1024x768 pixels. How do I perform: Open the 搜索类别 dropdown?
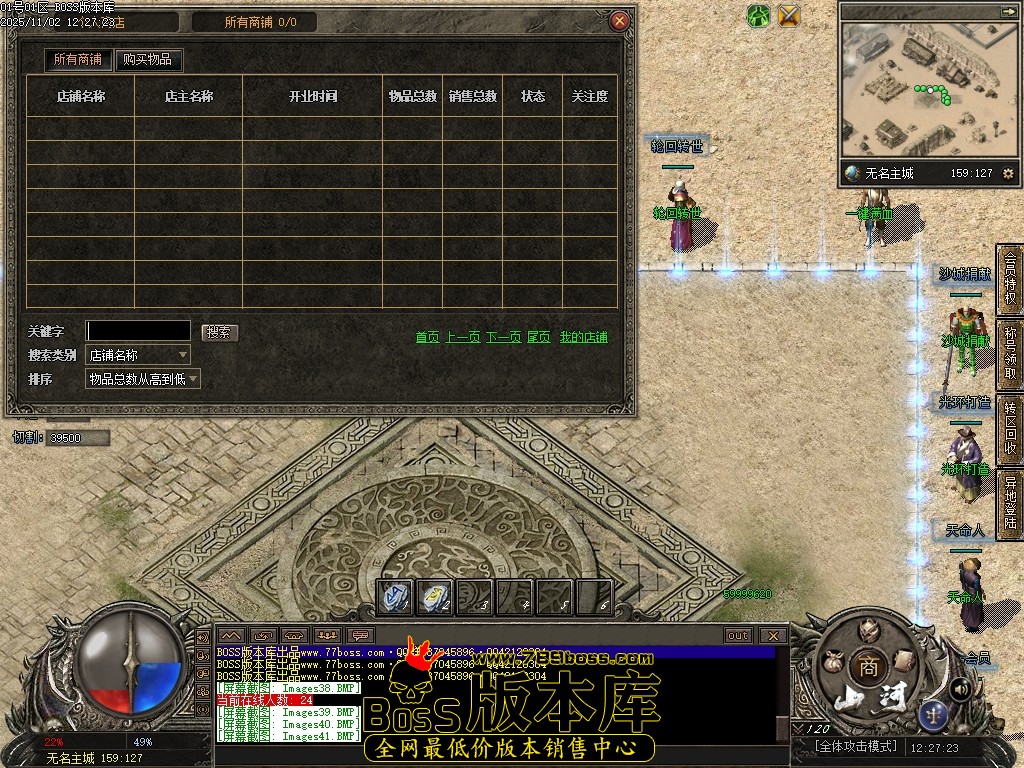point(138,355)
